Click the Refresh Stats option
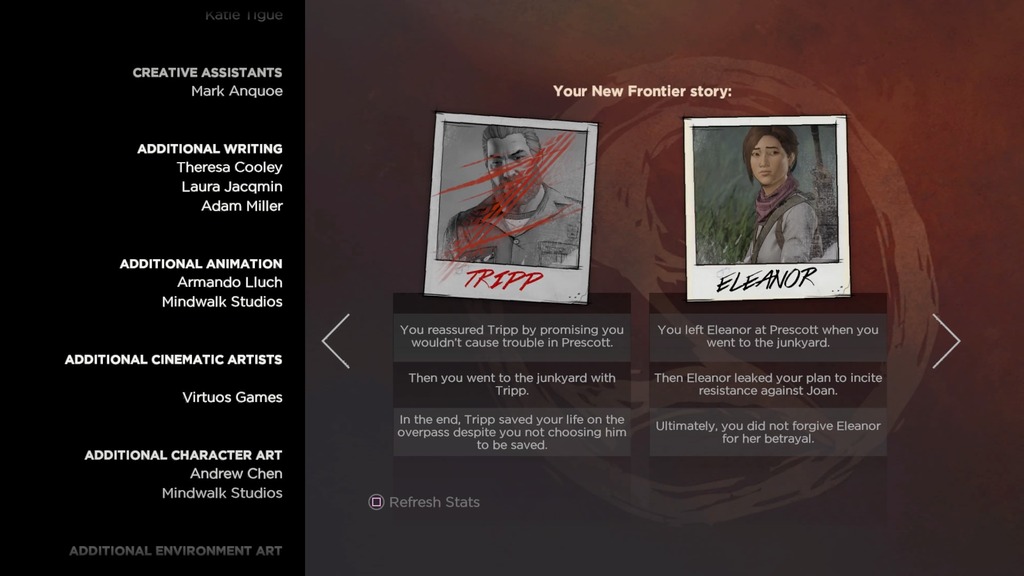Viewport: 1024px width, 576px height. 425,502
